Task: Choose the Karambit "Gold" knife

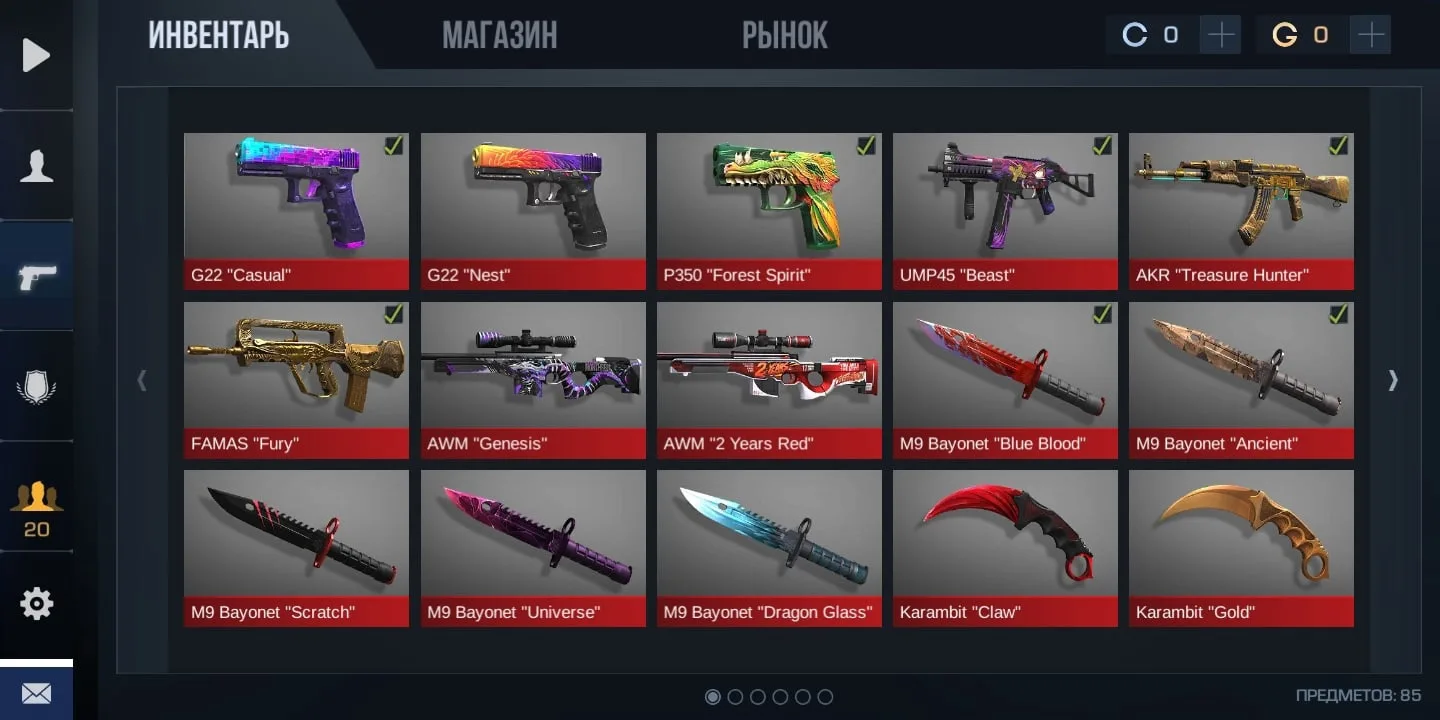Action: (x=1241, y=548)
